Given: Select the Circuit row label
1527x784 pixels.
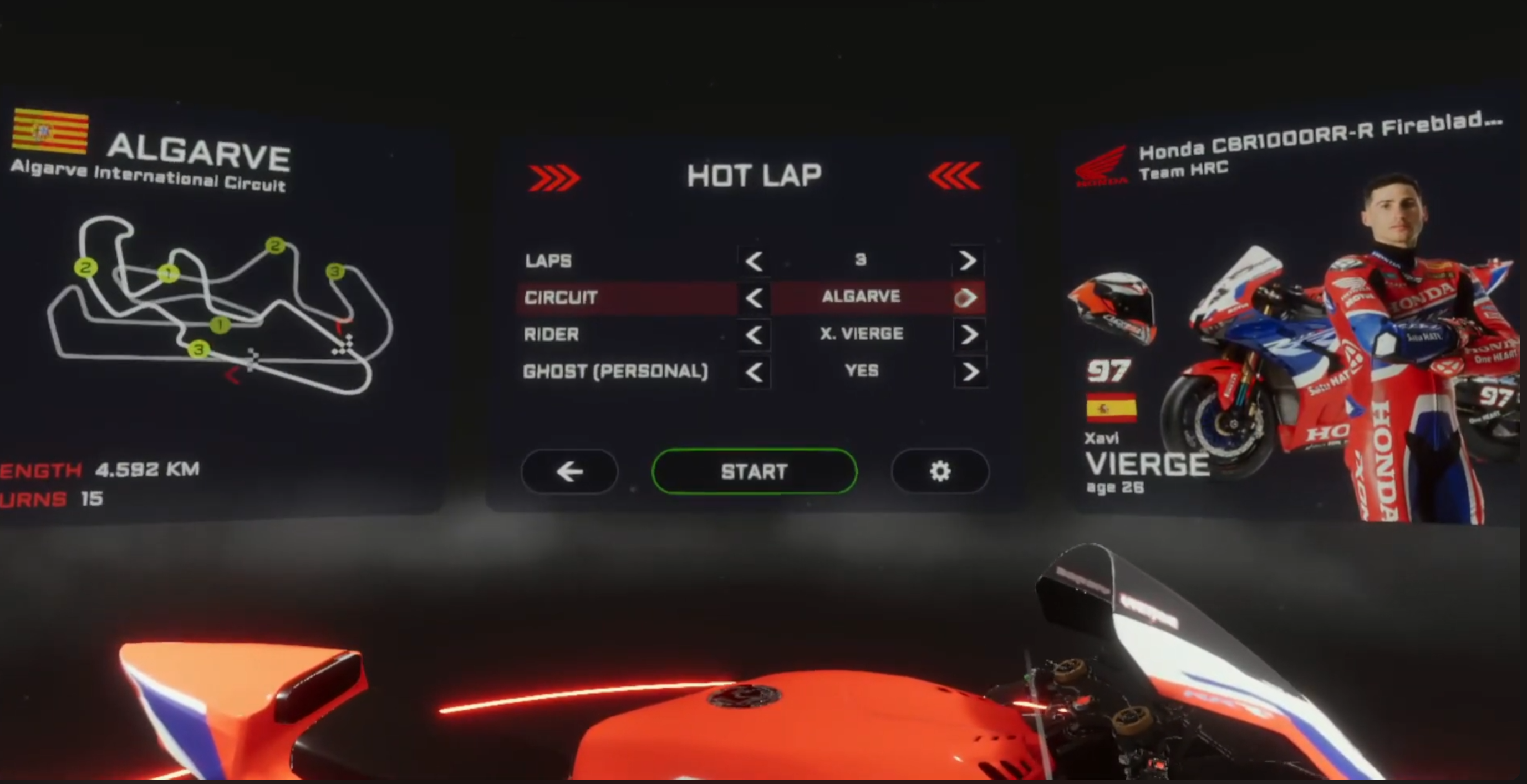Looking at the screenshot, I should tap(561, 298).
